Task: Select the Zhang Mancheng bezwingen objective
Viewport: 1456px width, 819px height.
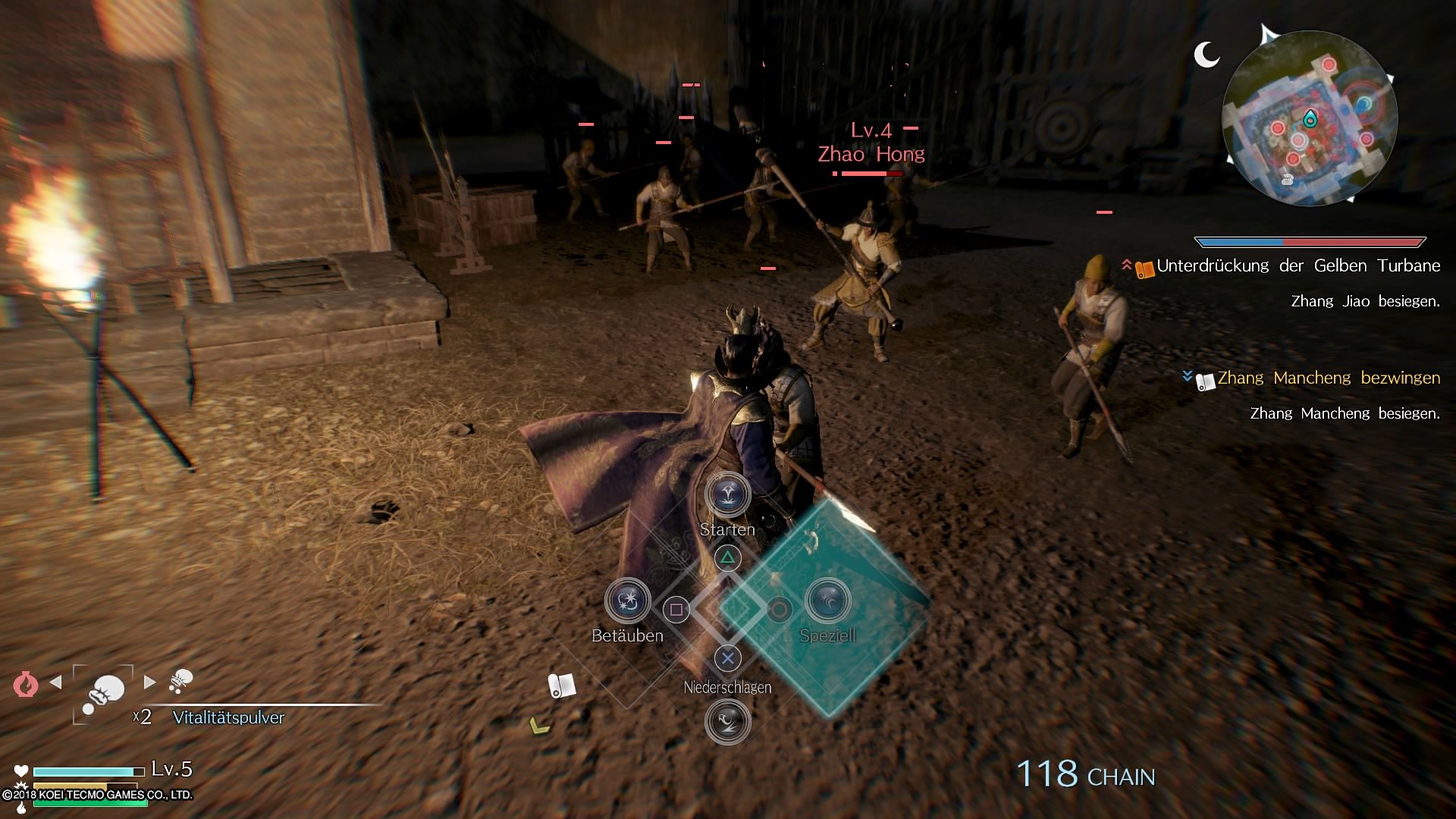Action: (x=1328, y=378)
